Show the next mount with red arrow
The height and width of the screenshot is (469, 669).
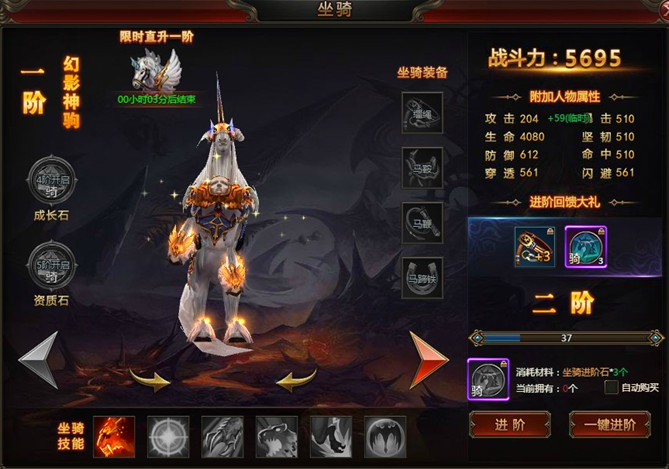[x=429, y=359]
